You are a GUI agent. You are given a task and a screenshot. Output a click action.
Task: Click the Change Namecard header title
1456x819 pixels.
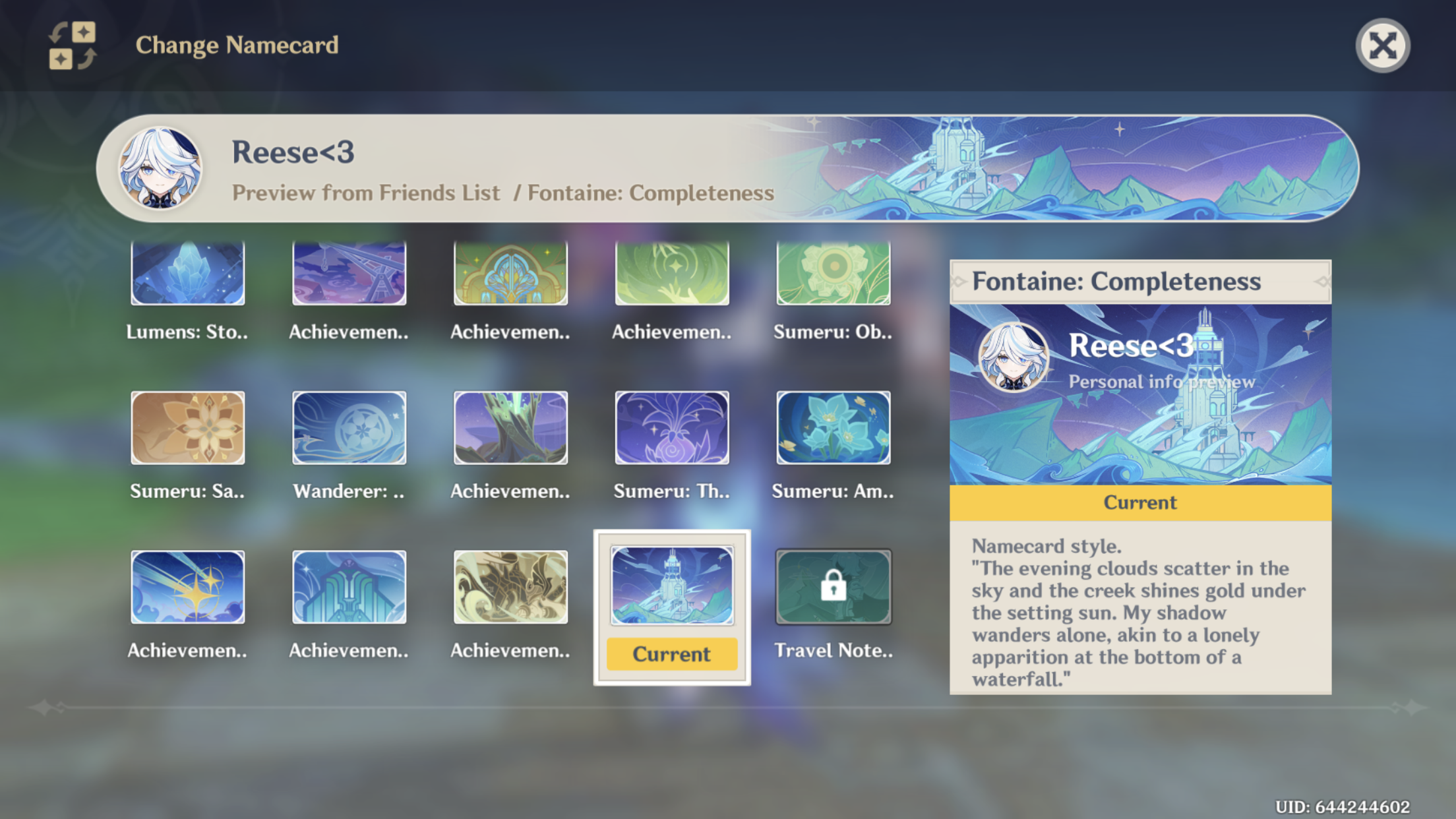pyautogui.click(x=237, y=45)
